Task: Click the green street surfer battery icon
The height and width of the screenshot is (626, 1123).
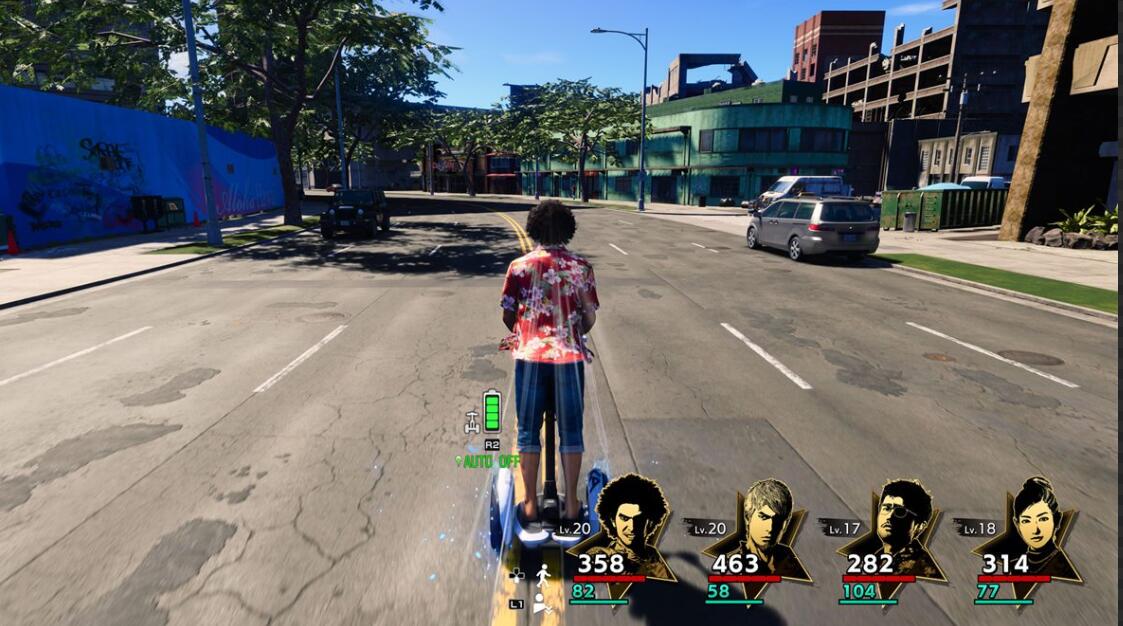Action: (x=492, y=411)
